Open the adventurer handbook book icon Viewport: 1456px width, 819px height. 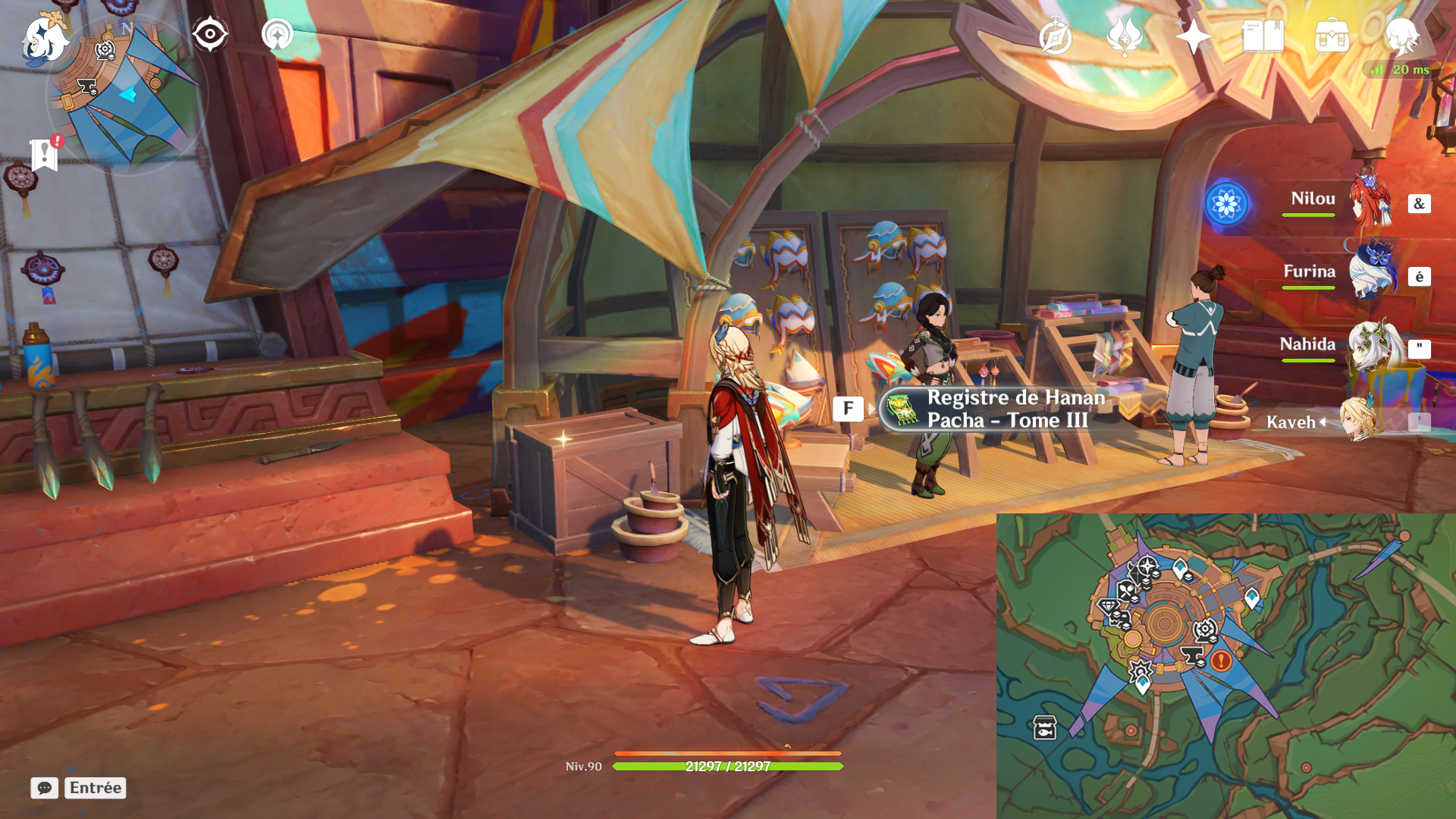(1263, 36)
